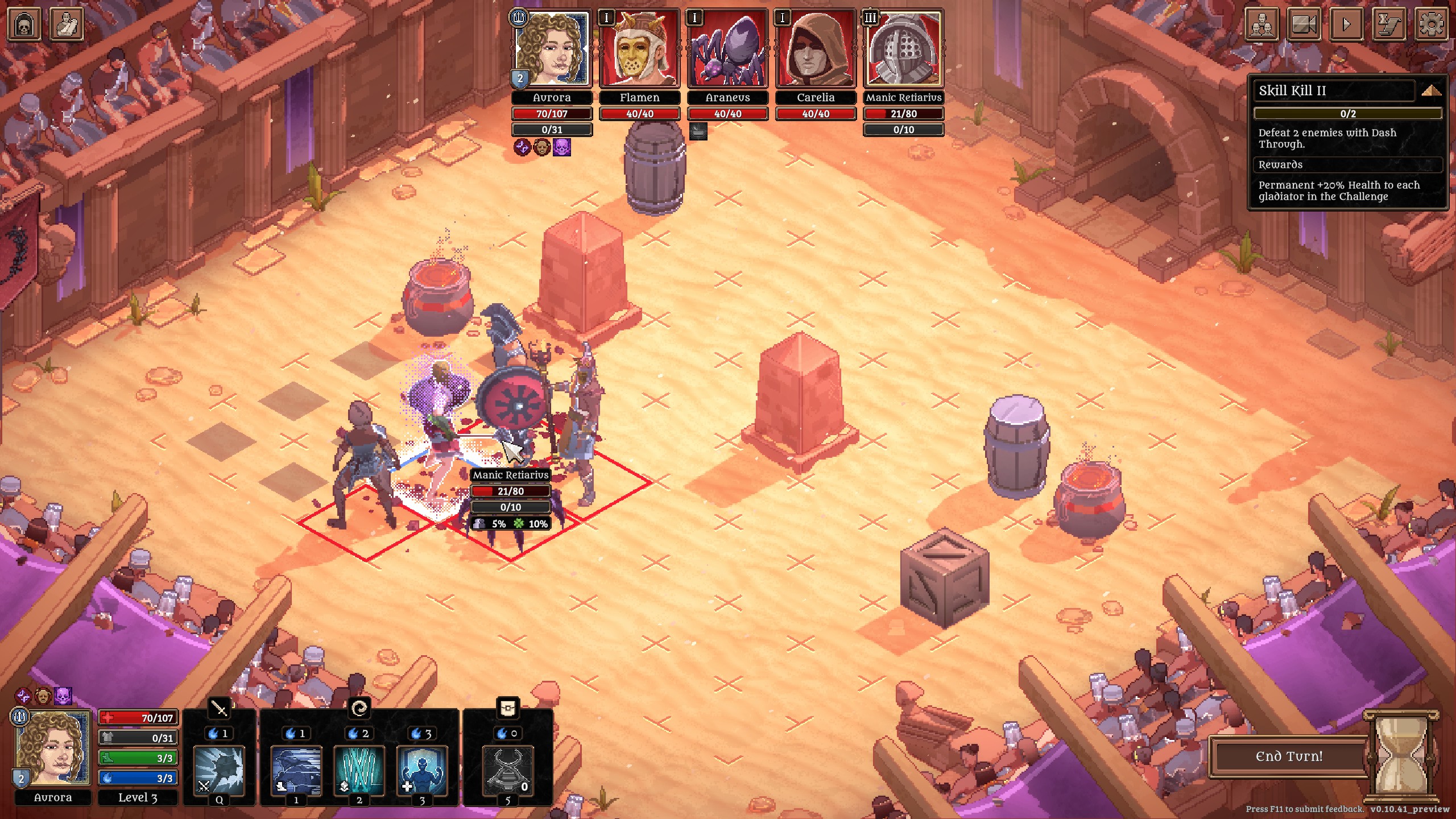Click the toga man with scroll button
The height and width of the screenshot is (819, 1456).
point(67,24)
